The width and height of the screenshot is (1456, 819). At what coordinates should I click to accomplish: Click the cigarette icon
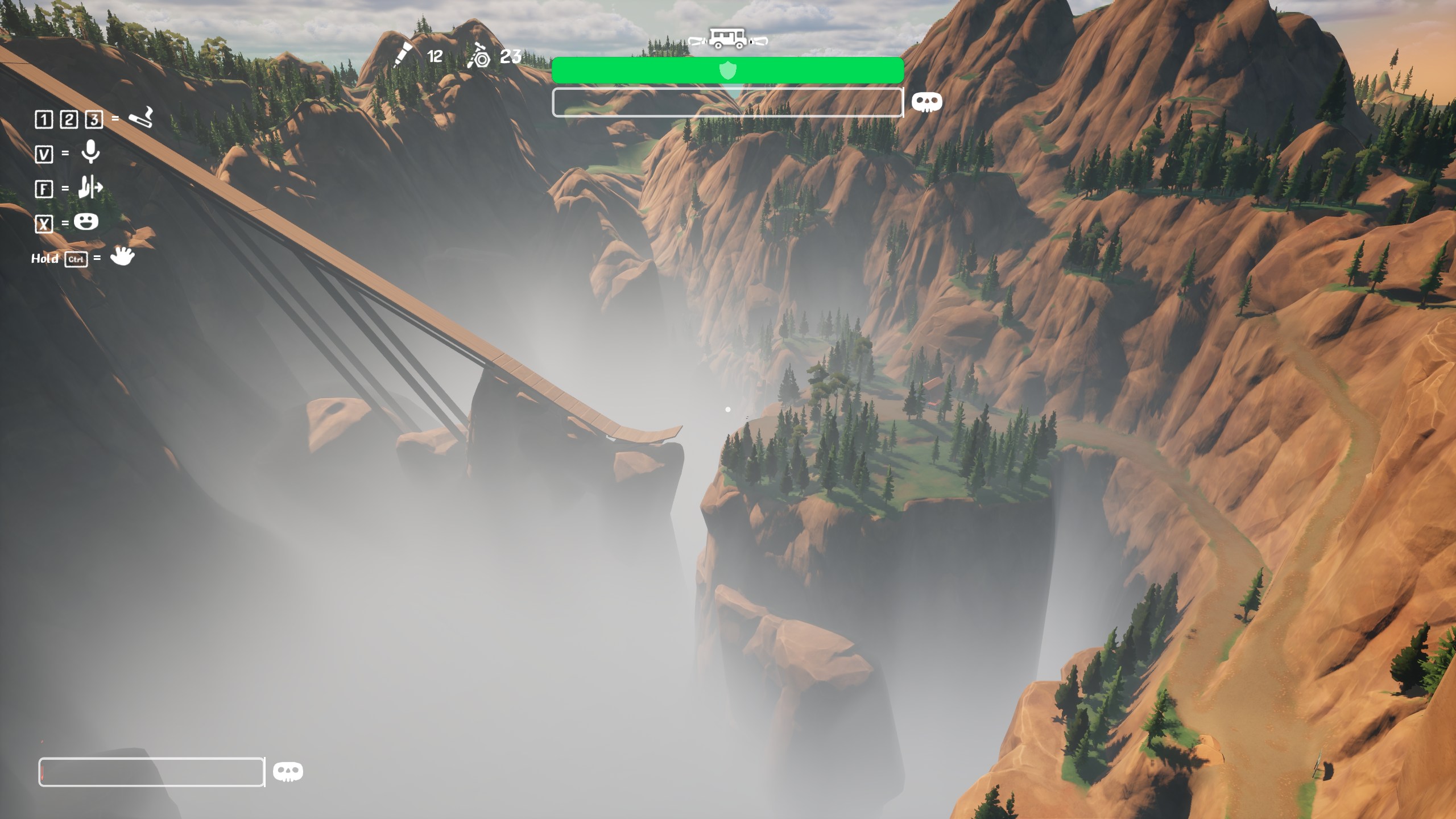140,117
